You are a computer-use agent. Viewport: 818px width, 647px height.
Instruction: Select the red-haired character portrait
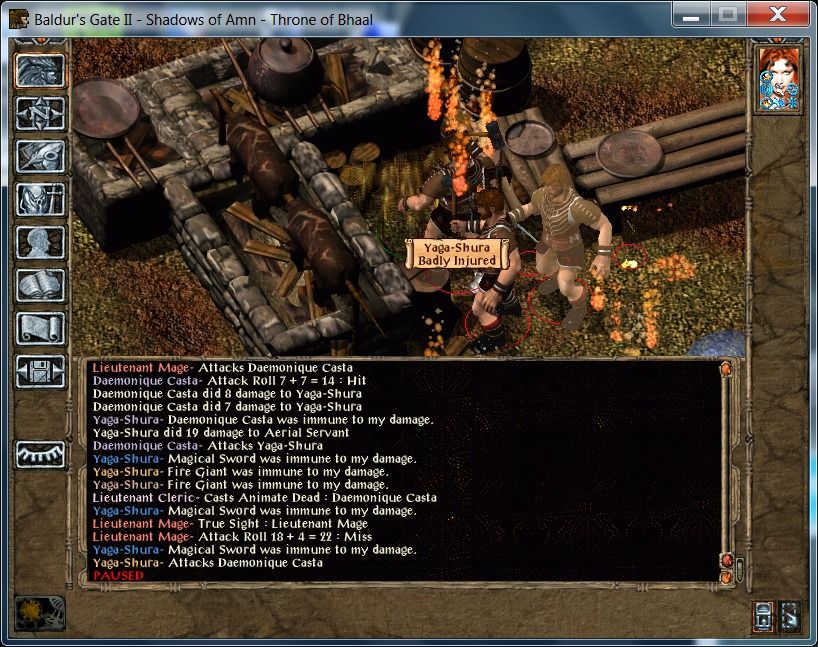tap(778, 78)
